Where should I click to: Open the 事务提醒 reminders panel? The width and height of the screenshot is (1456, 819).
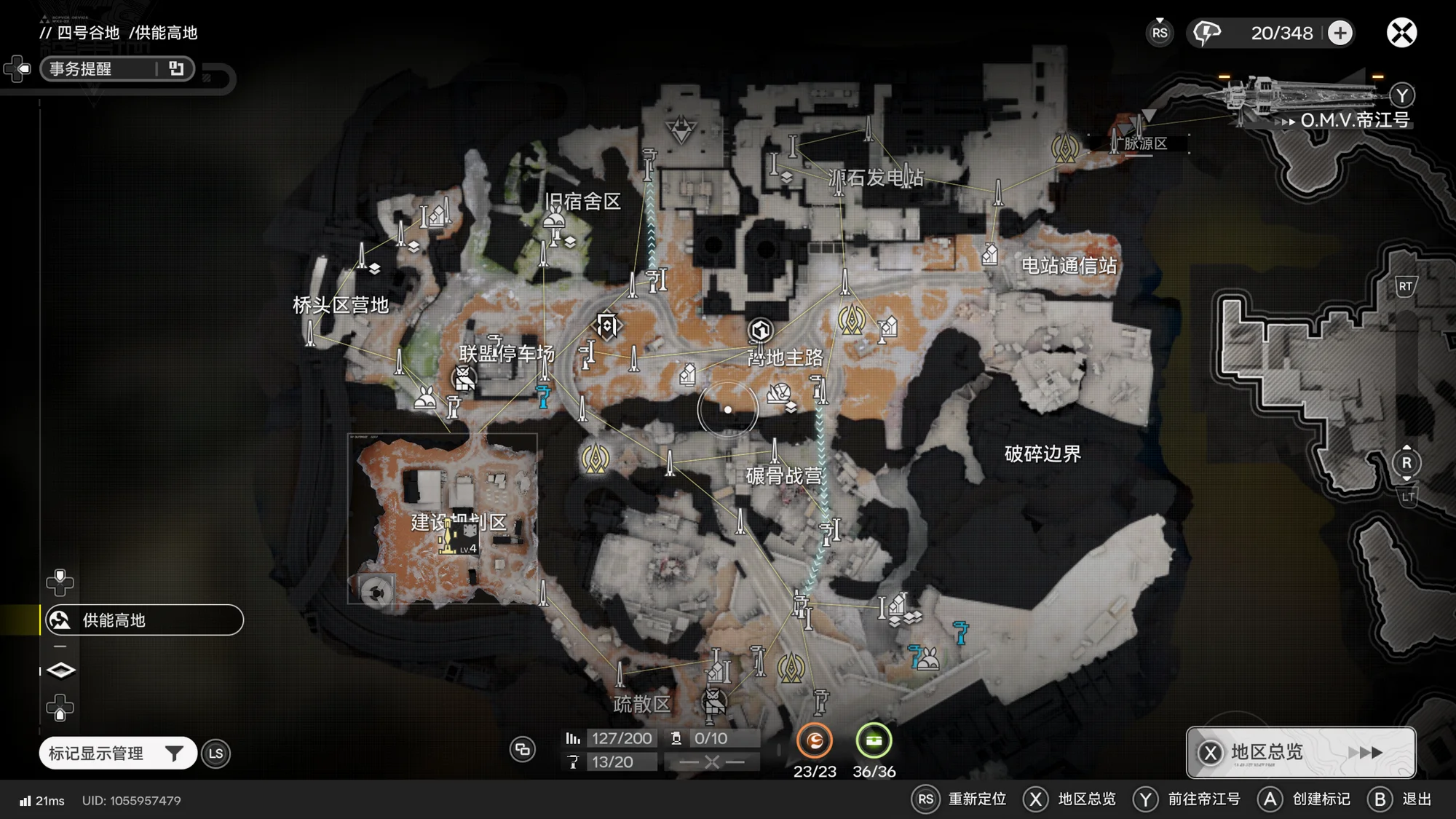pos(116,68)
